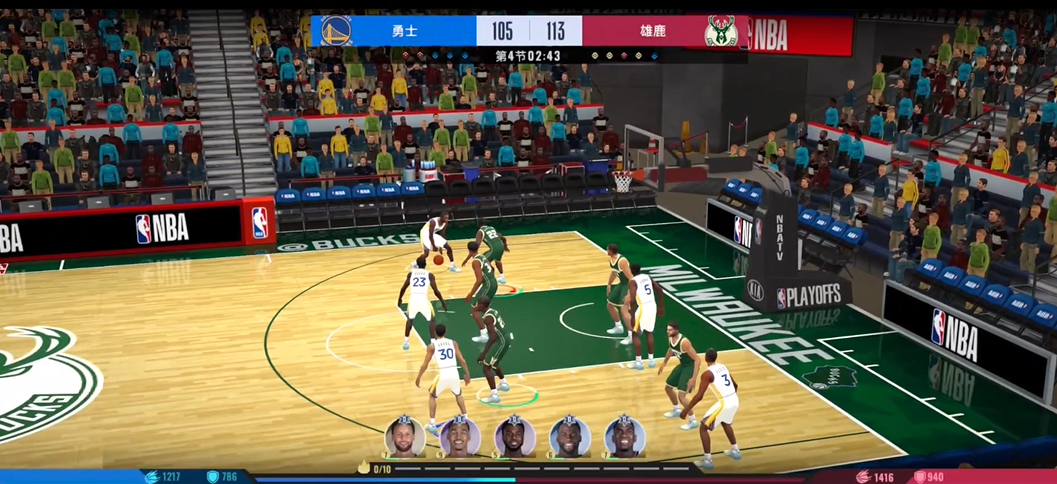Select Stephen Curry's player portrait

pyautogui.click(x=405, y=438)
